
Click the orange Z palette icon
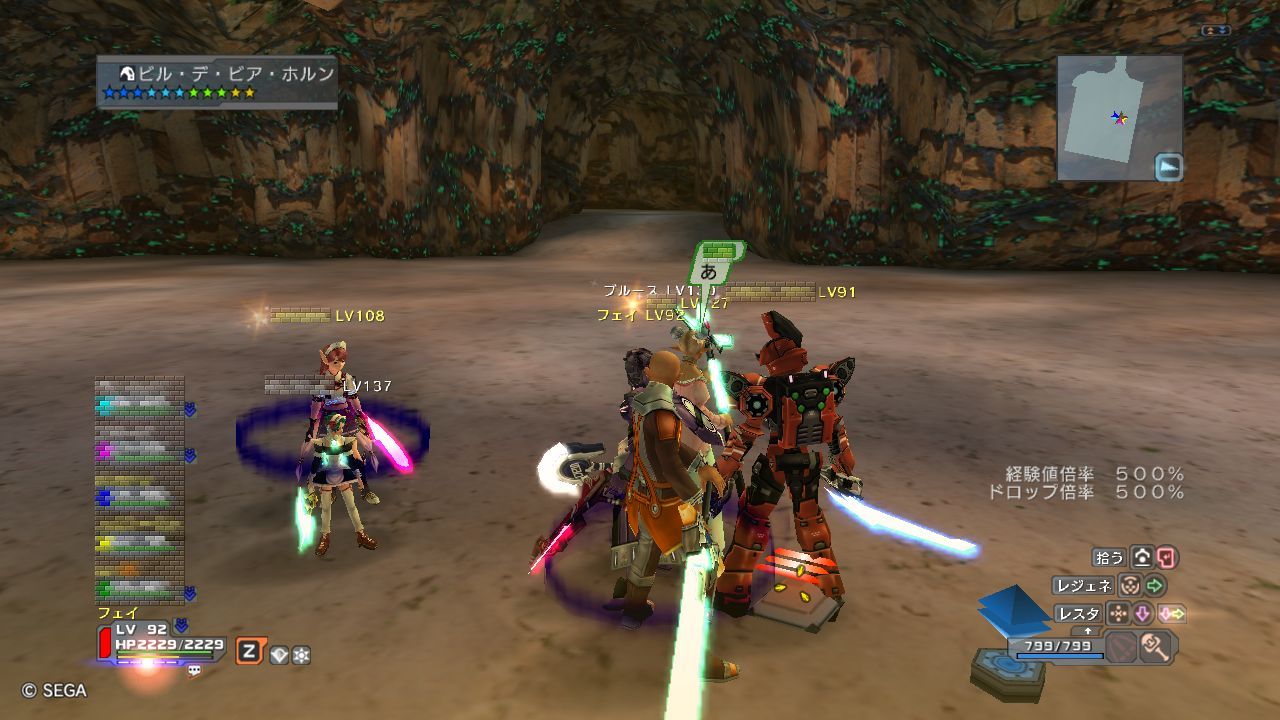tap(249, 653)
